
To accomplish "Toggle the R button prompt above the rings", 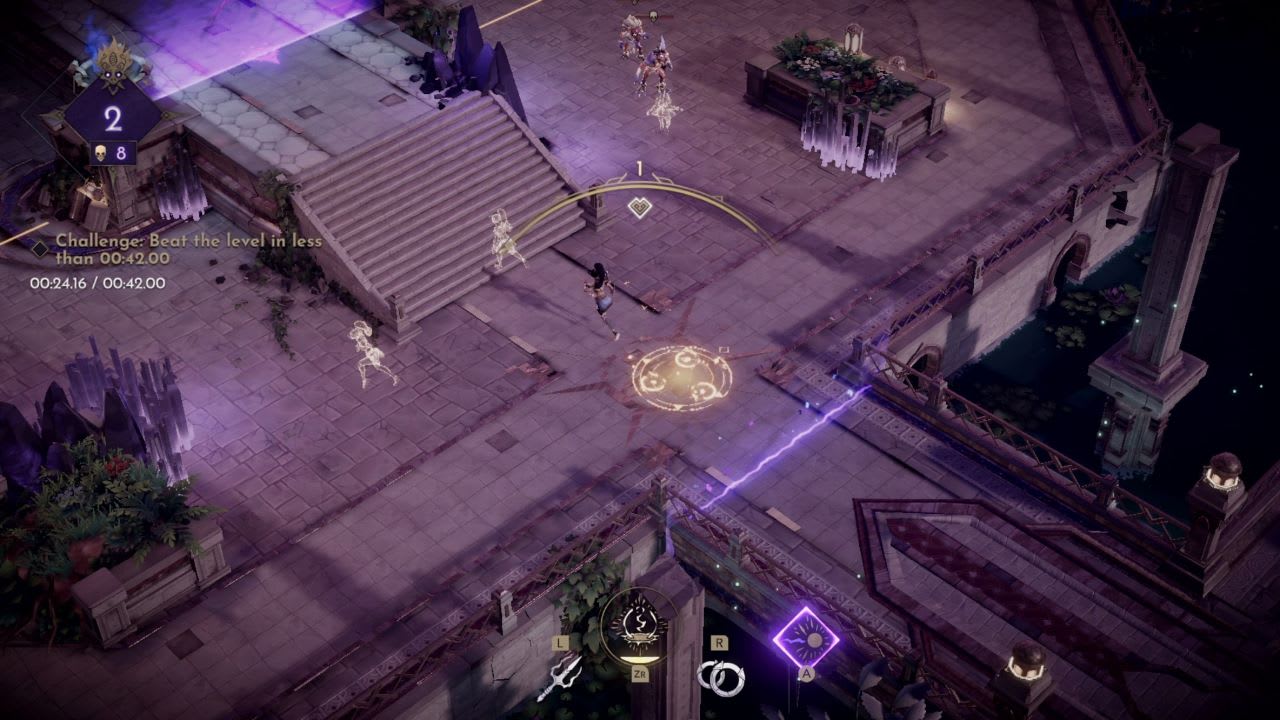I will (719, 642).
